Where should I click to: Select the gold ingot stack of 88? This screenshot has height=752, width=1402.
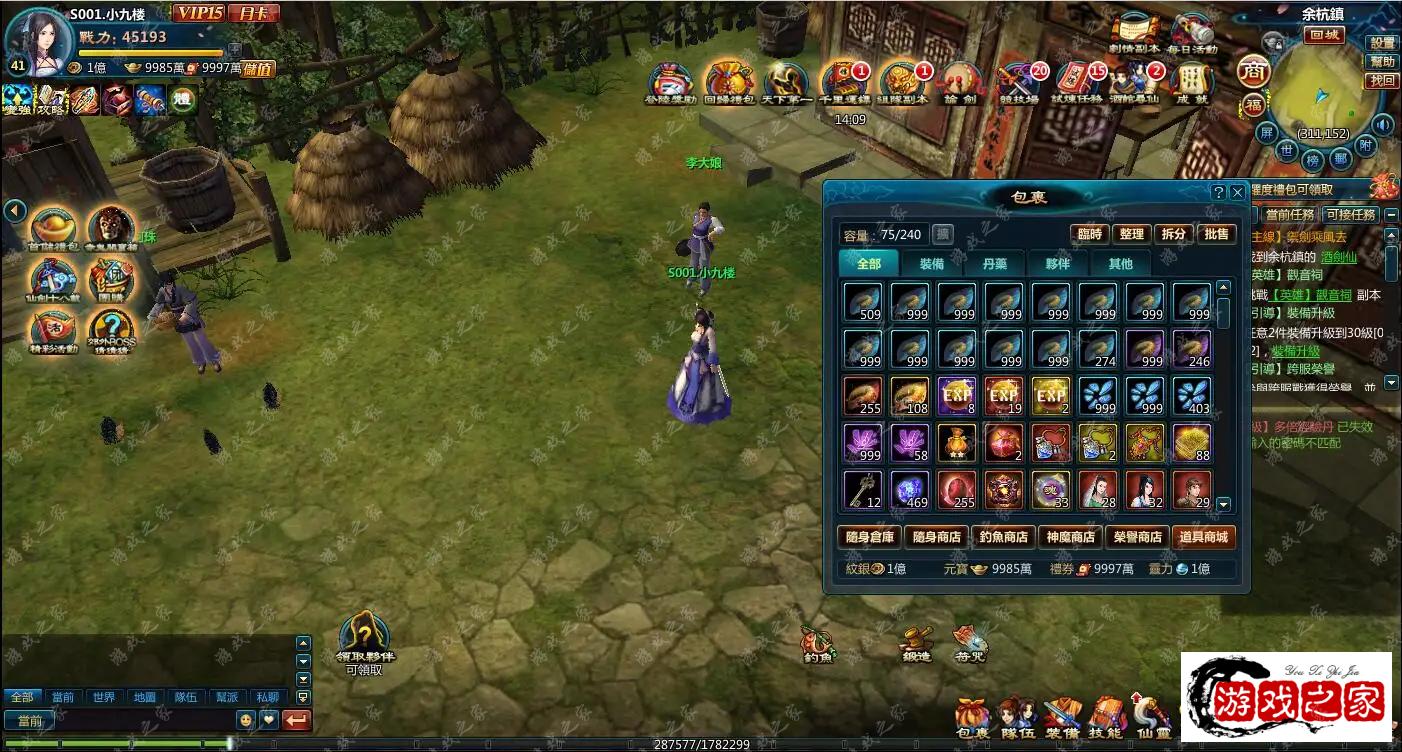(1192, 443)
